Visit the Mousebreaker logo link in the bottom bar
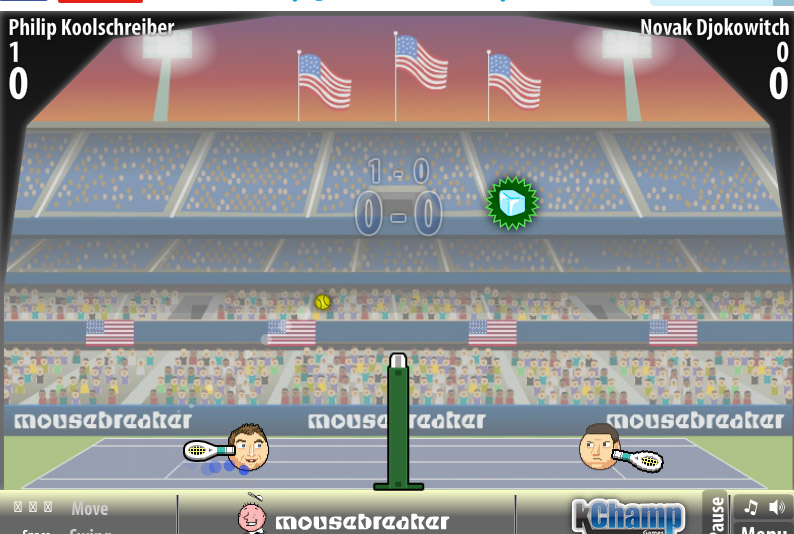Viewport: 794px width, 534px height. (345, 518)
